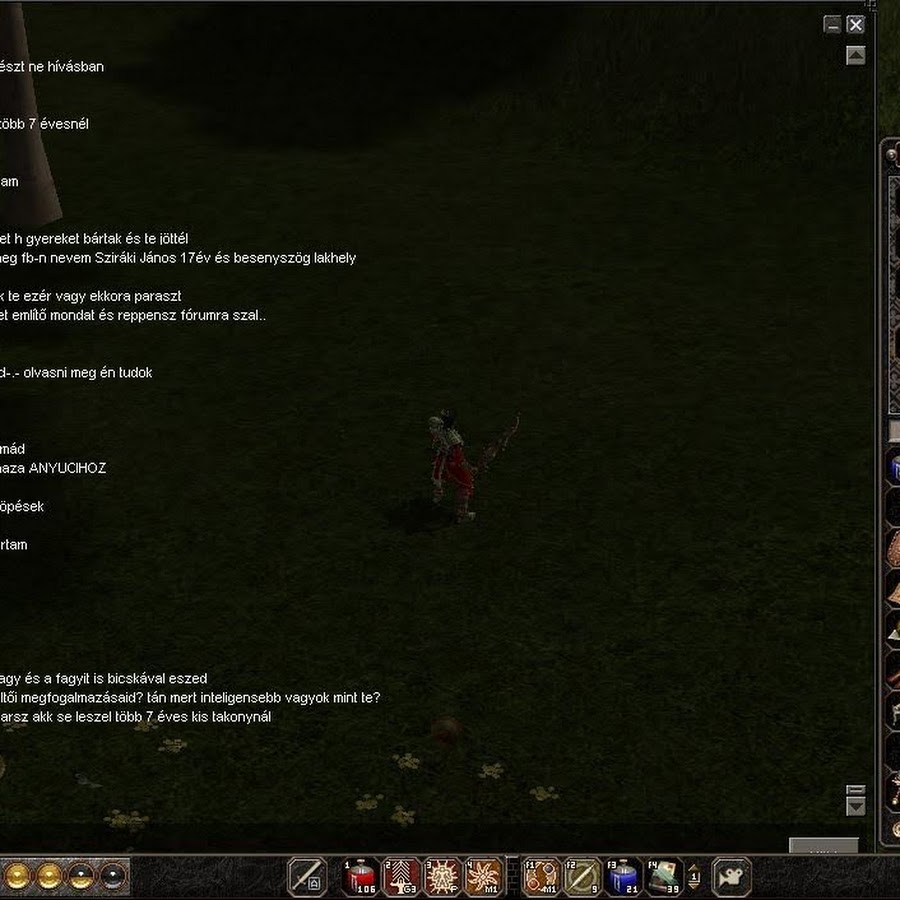900x900 pixels.
Task: Activate the spinning blade skill in quickslot 4
Action: point(483,877)
